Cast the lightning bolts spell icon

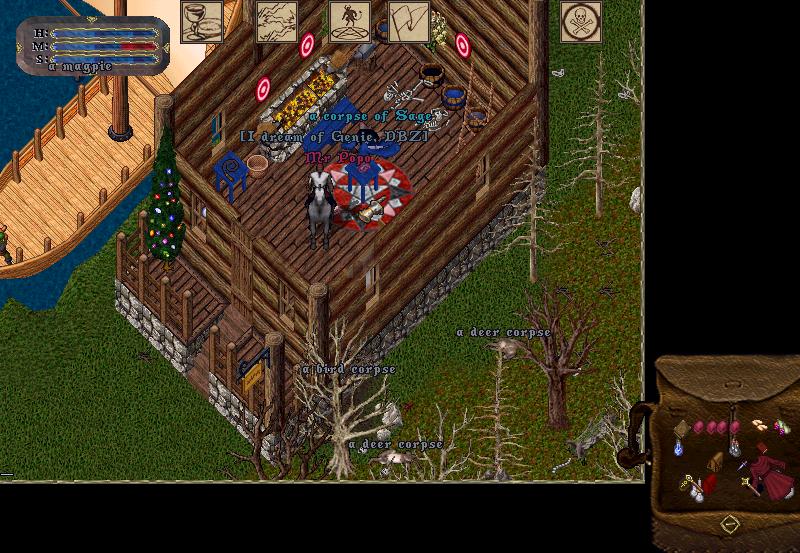tap(277, 22)
